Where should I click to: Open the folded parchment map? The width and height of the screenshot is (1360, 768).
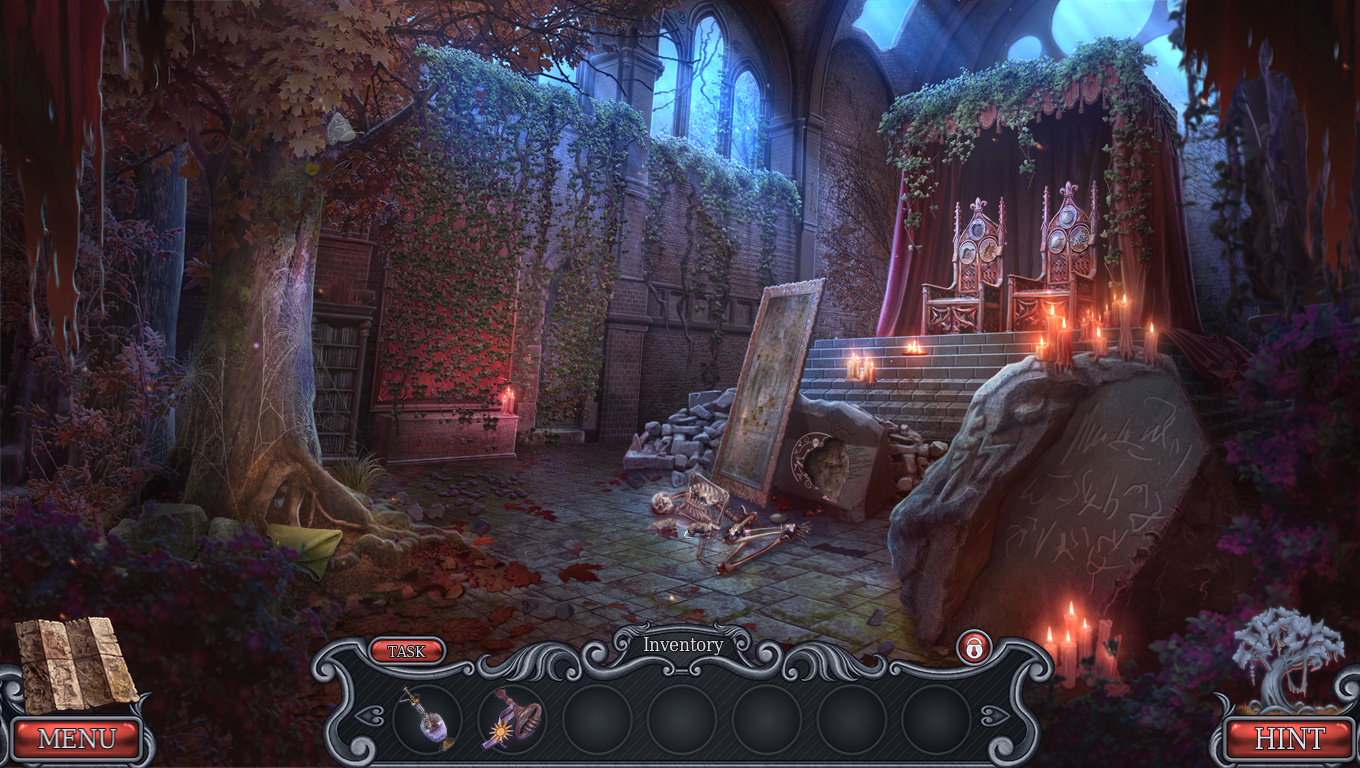[x=75, y=662]
